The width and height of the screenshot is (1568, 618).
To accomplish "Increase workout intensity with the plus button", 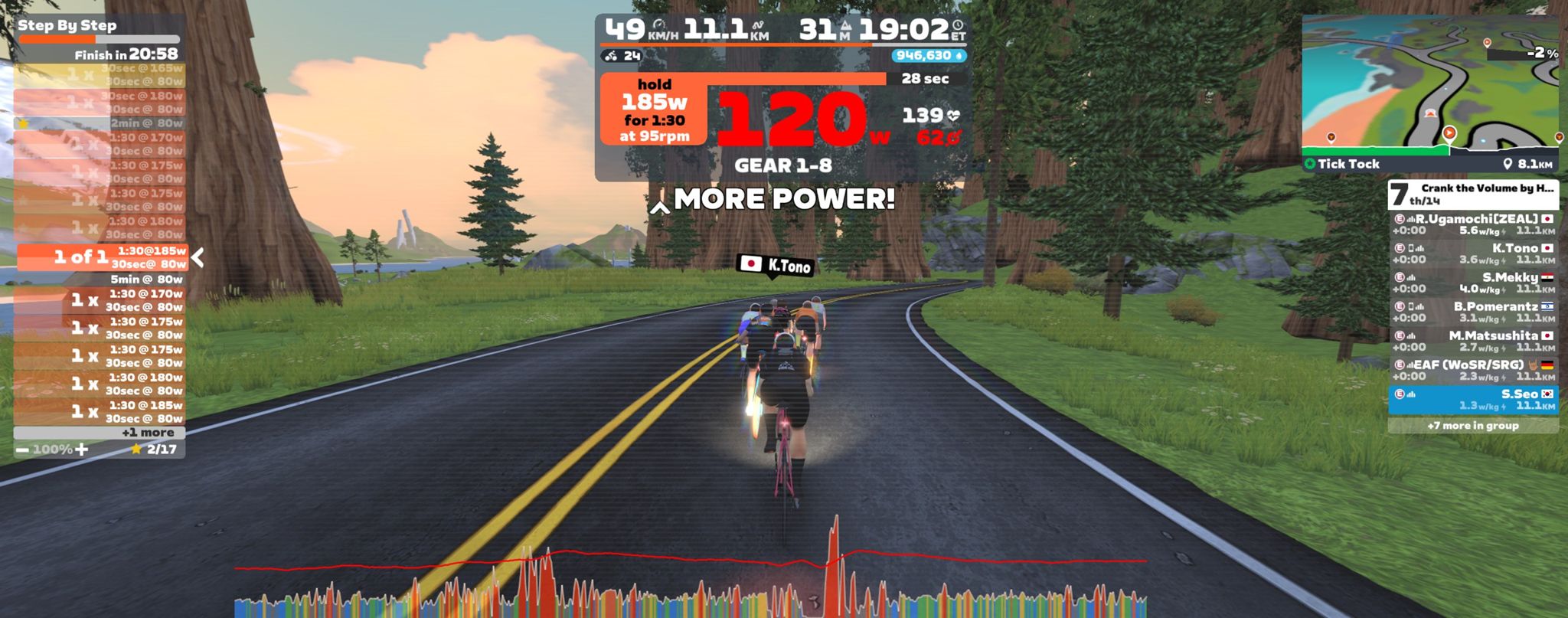I will pyautogui.click(x=81, y=450).
